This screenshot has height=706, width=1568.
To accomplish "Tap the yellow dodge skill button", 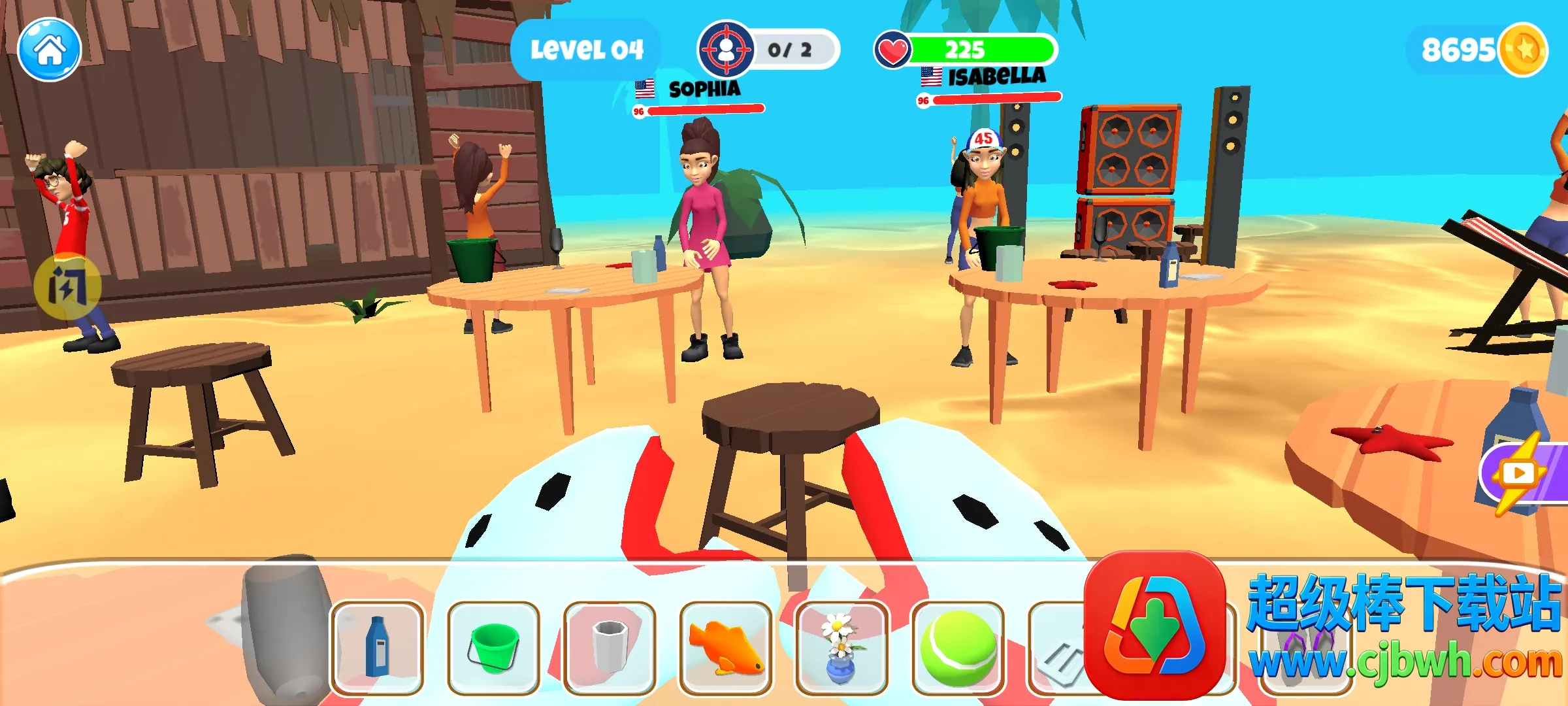I will (67, 286).
